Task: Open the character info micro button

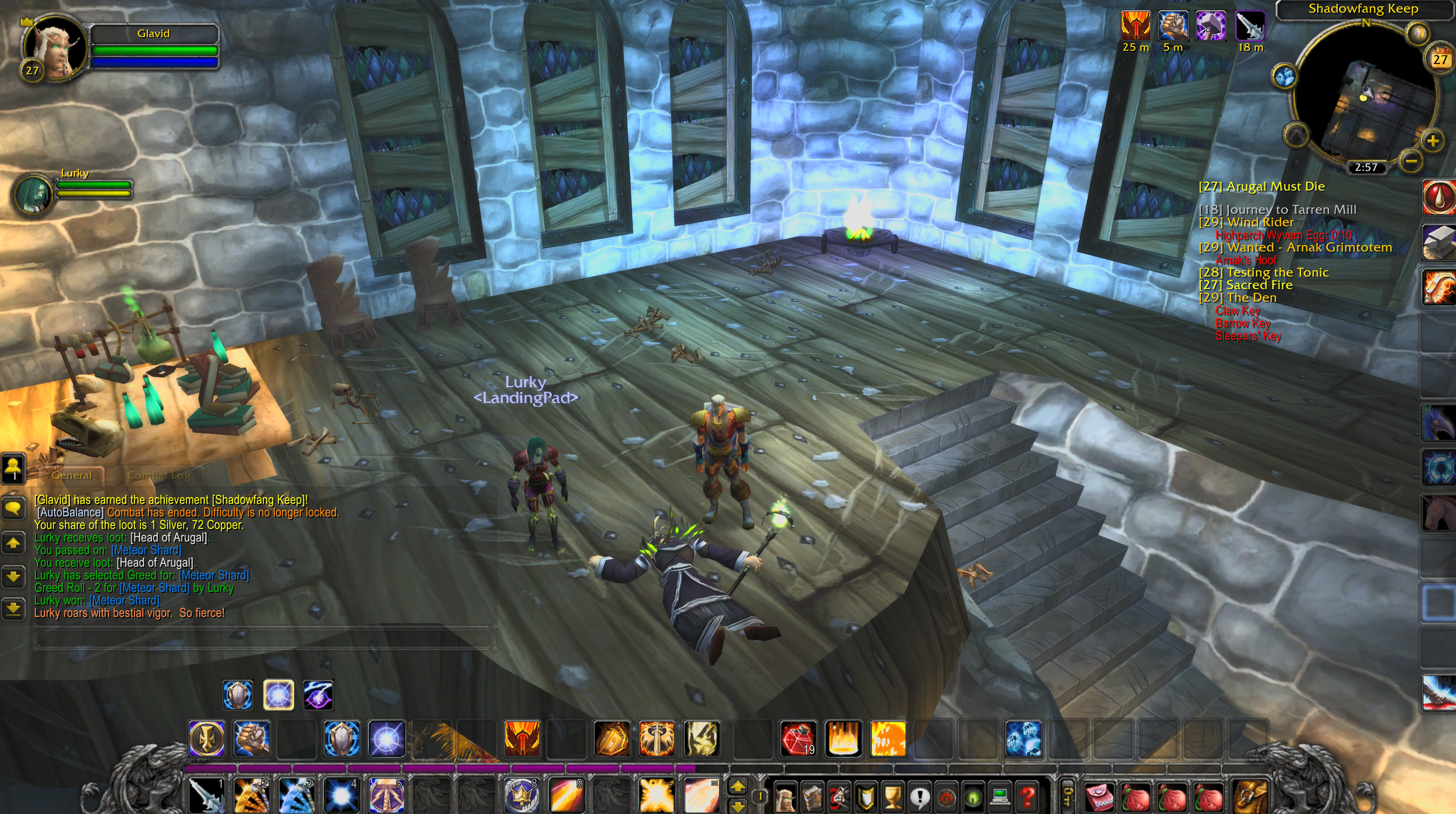Action: [785, 797]
